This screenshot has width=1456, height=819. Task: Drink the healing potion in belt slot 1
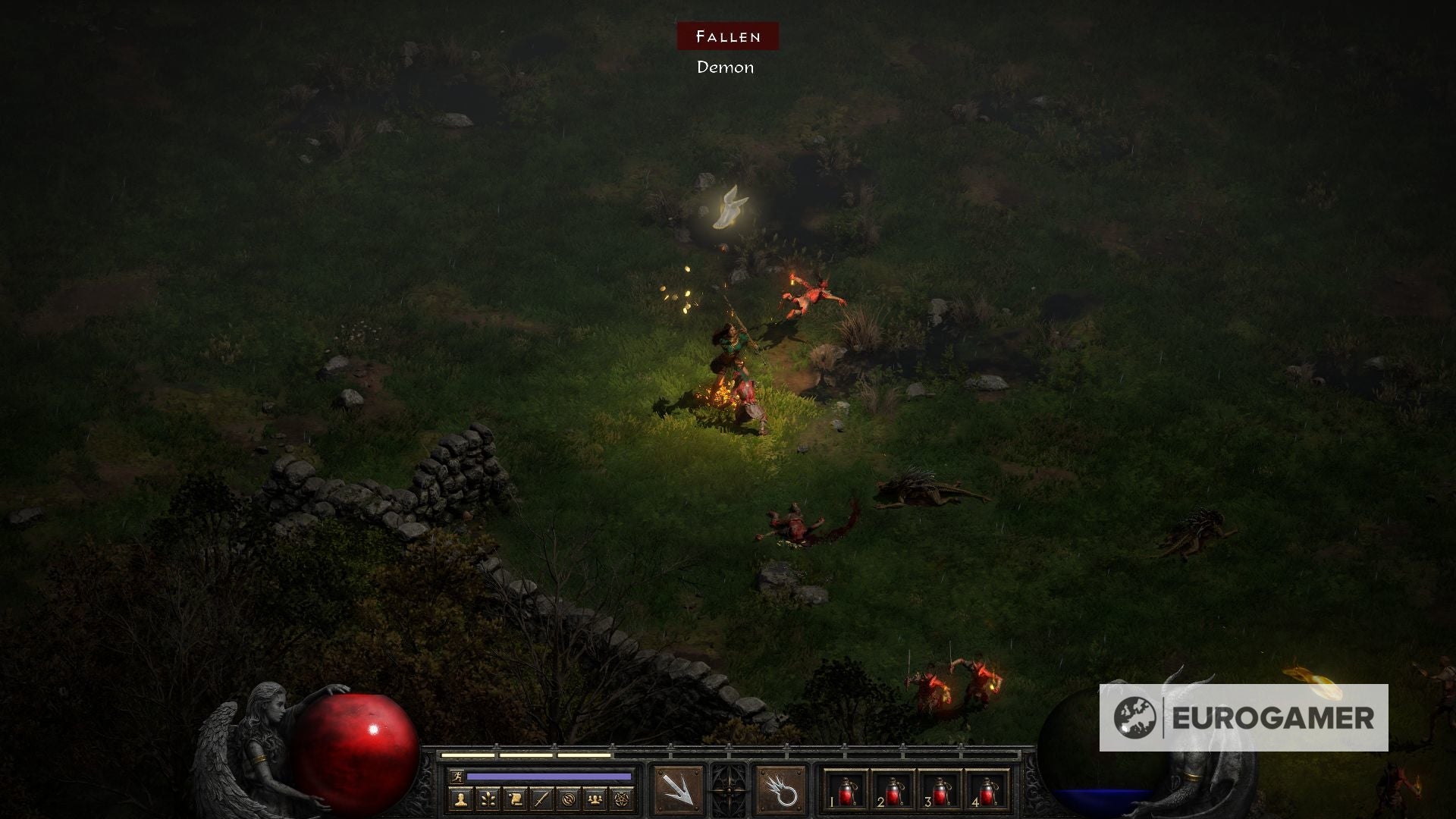pos(847,791)
